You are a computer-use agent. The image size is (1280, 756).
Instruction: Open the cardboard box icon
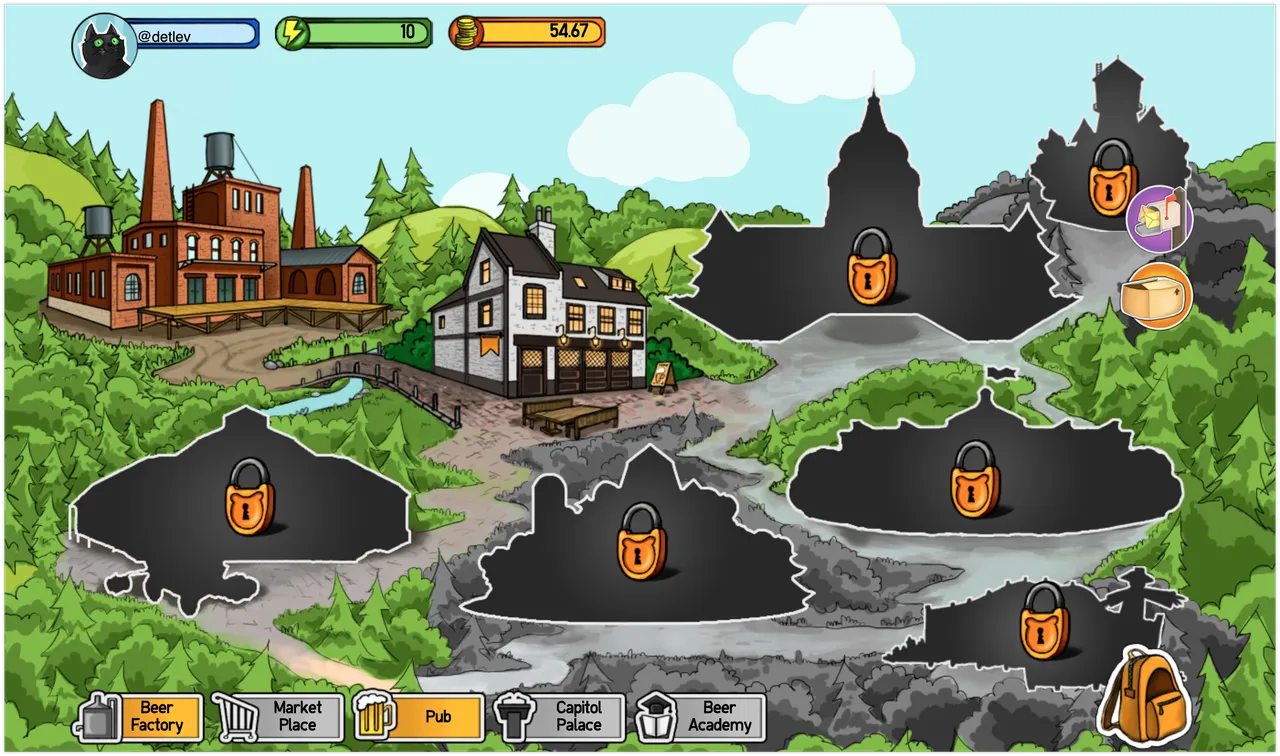tap(1157, 297)
